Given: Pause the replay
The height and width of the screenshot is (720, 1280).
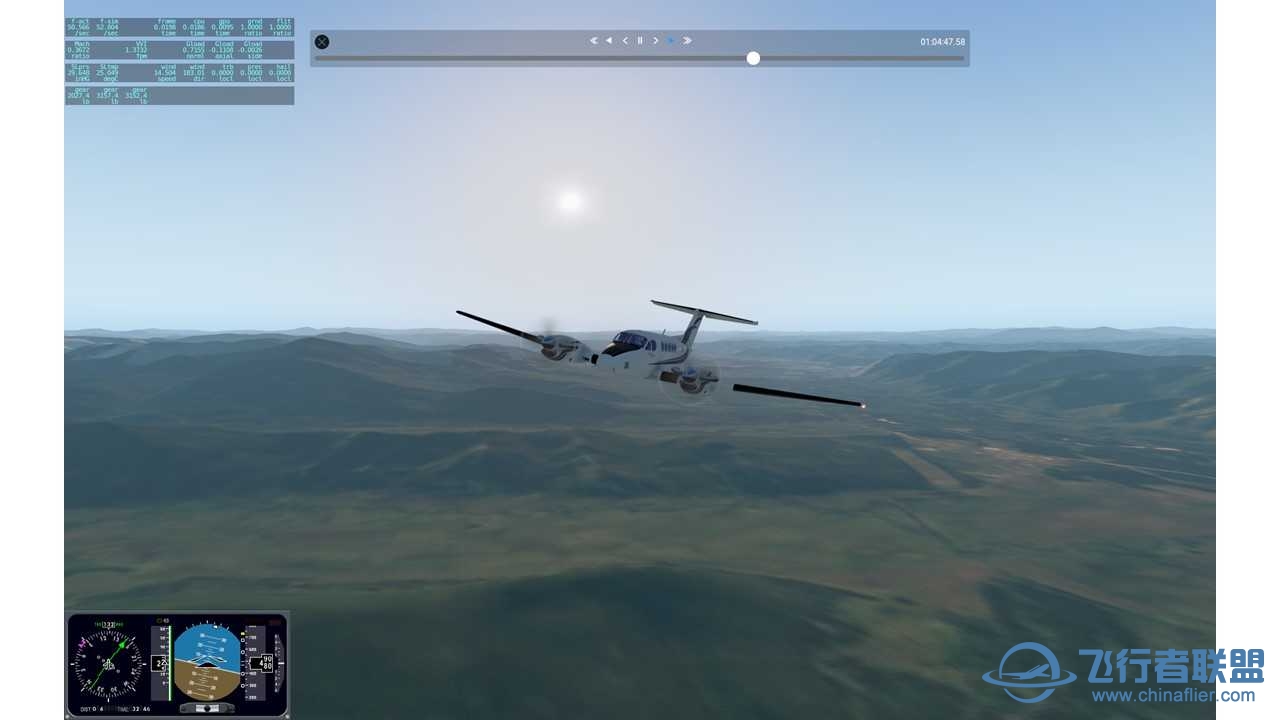Looking at the screenshot, I should click(x=640, y=41).
